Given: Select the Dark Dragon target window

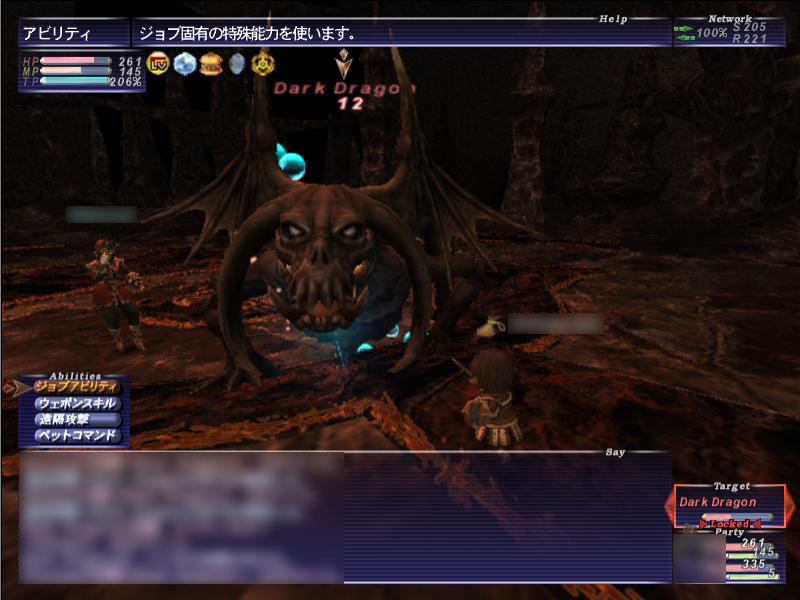Looking at the screenshot, I should click(729, 503).
